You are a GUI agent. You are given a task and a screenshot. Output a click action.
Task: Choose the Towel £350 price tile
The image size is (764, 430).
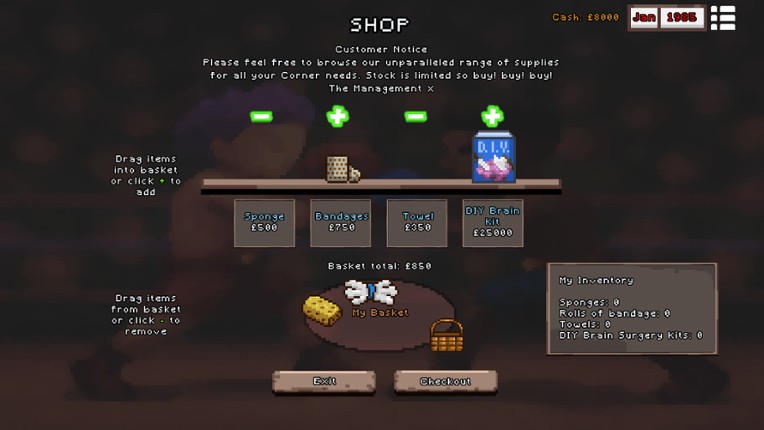pos(417,222)
